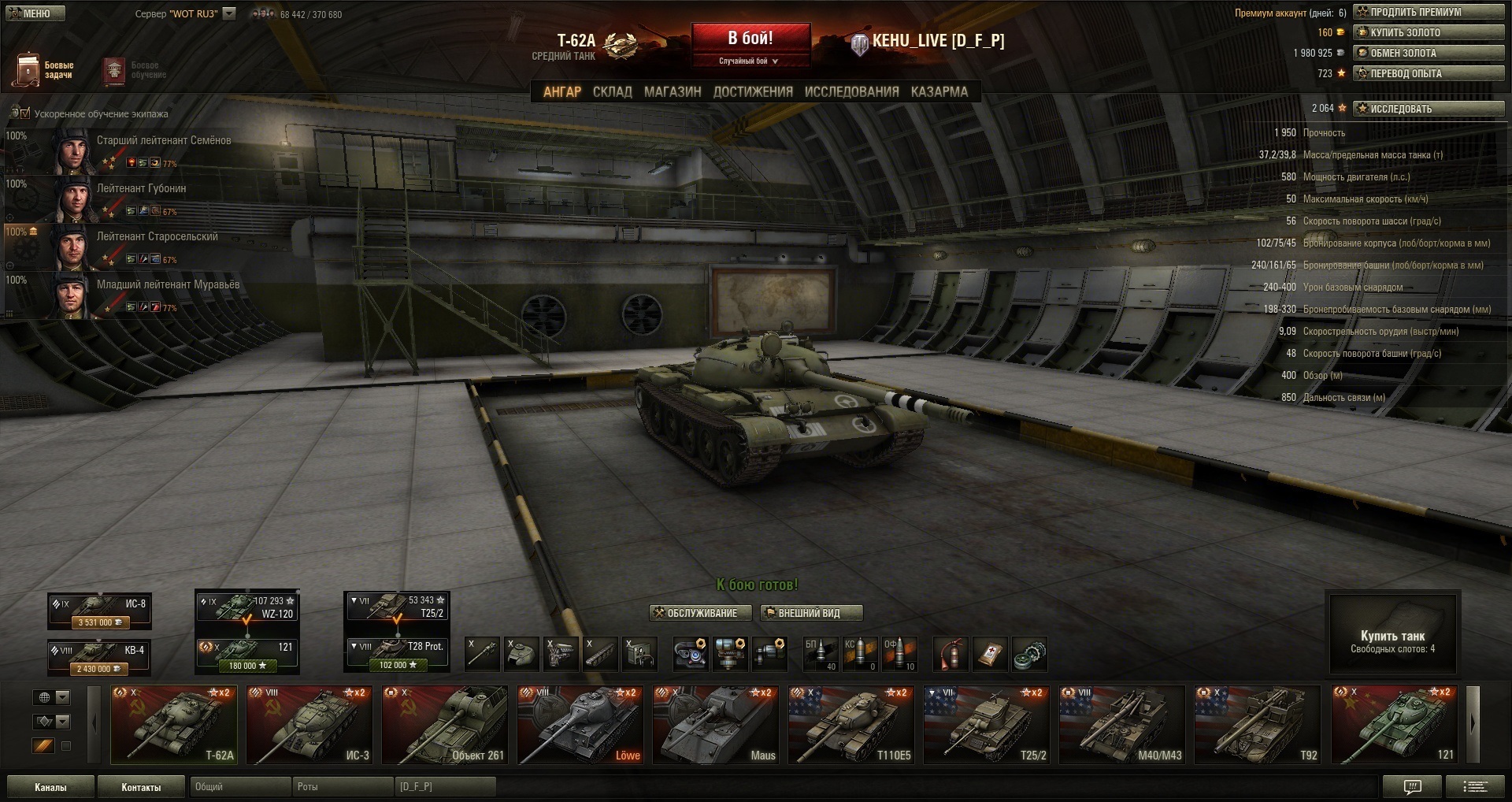Open the Каналы chat channels

tap(50, 787)
